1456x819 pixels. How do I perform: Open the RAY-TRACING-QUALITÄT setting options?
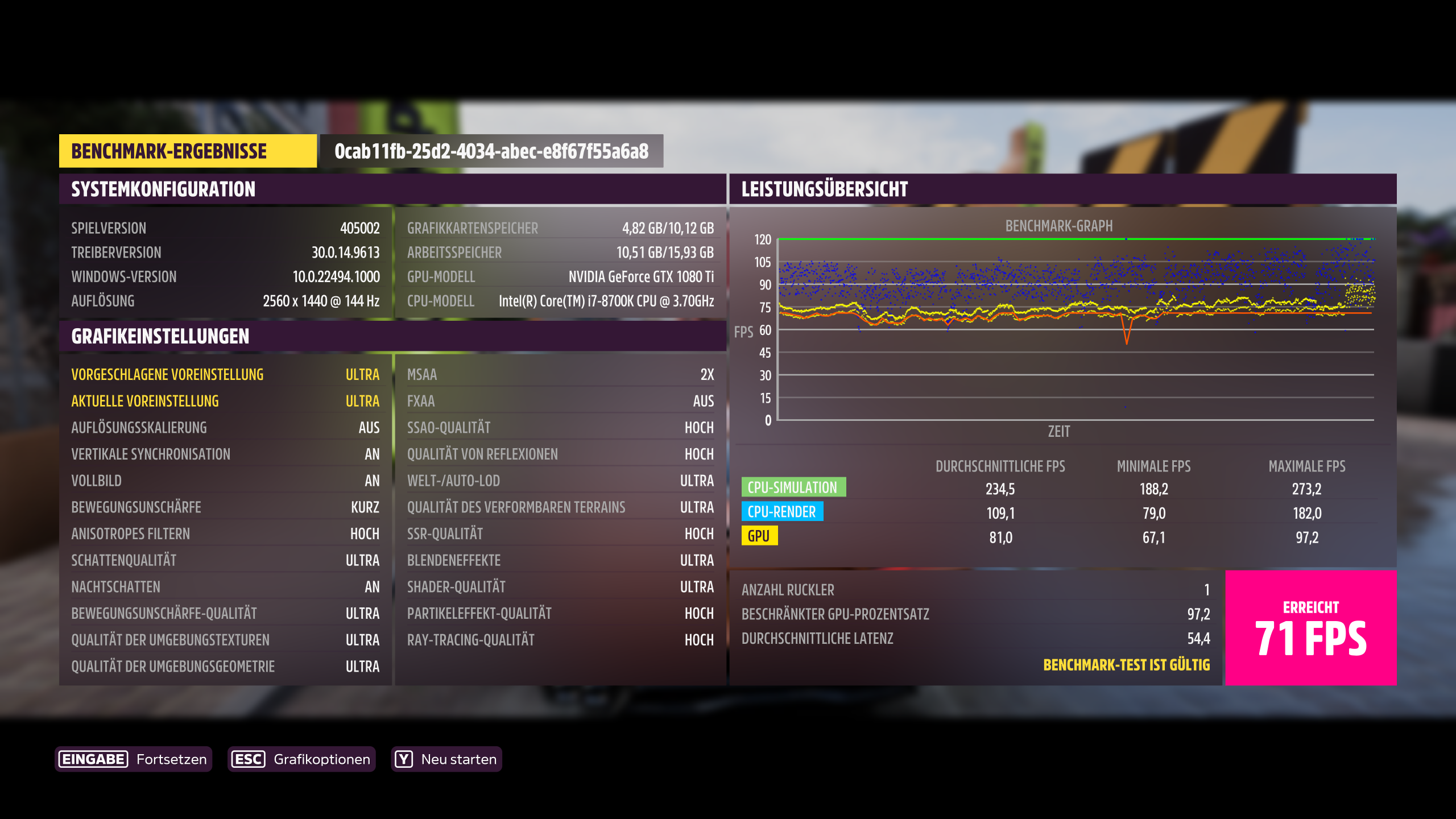tap(560, 639)
